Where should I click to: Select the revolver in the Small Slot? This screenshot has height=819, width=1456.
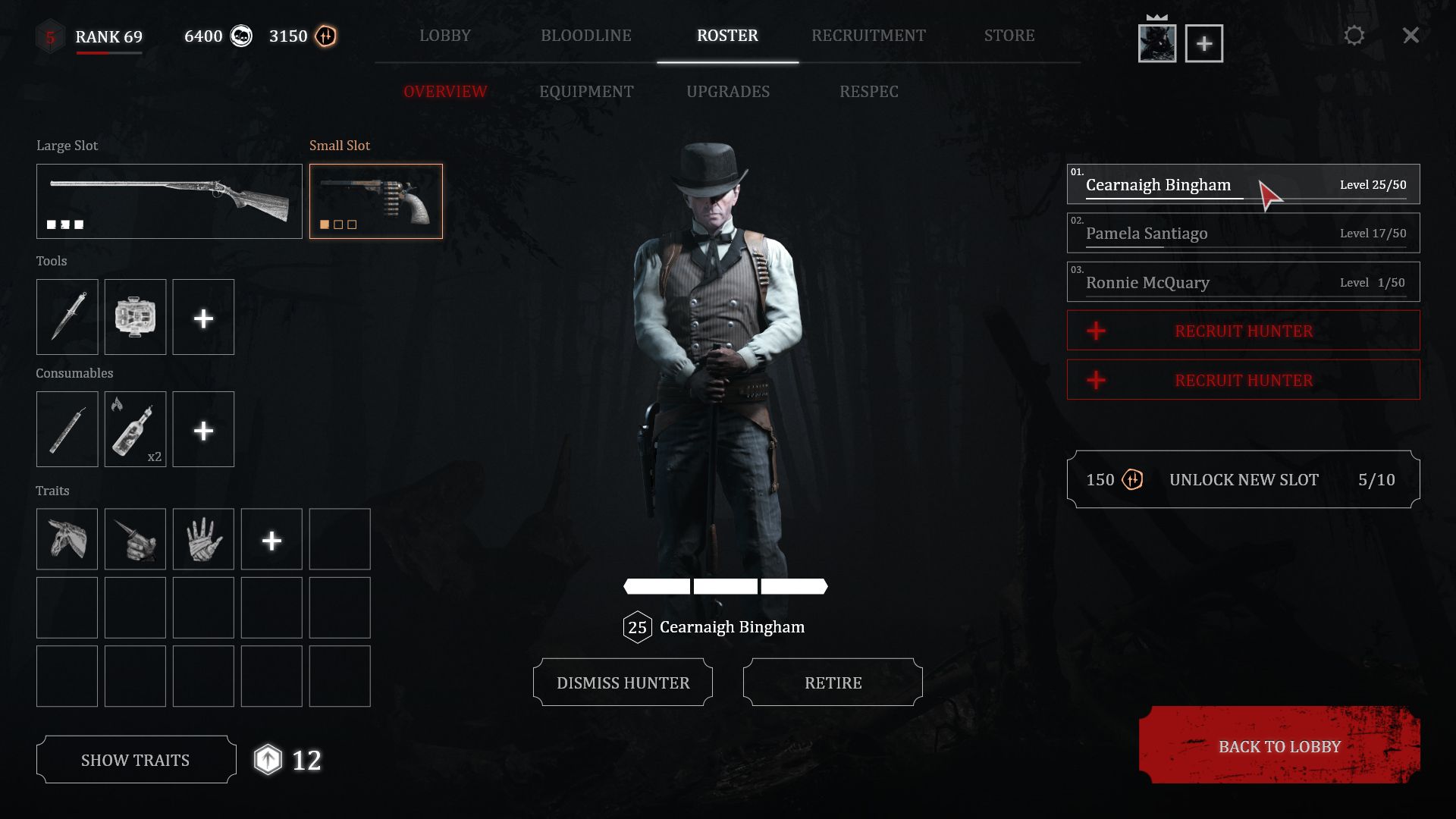(375, 201)
